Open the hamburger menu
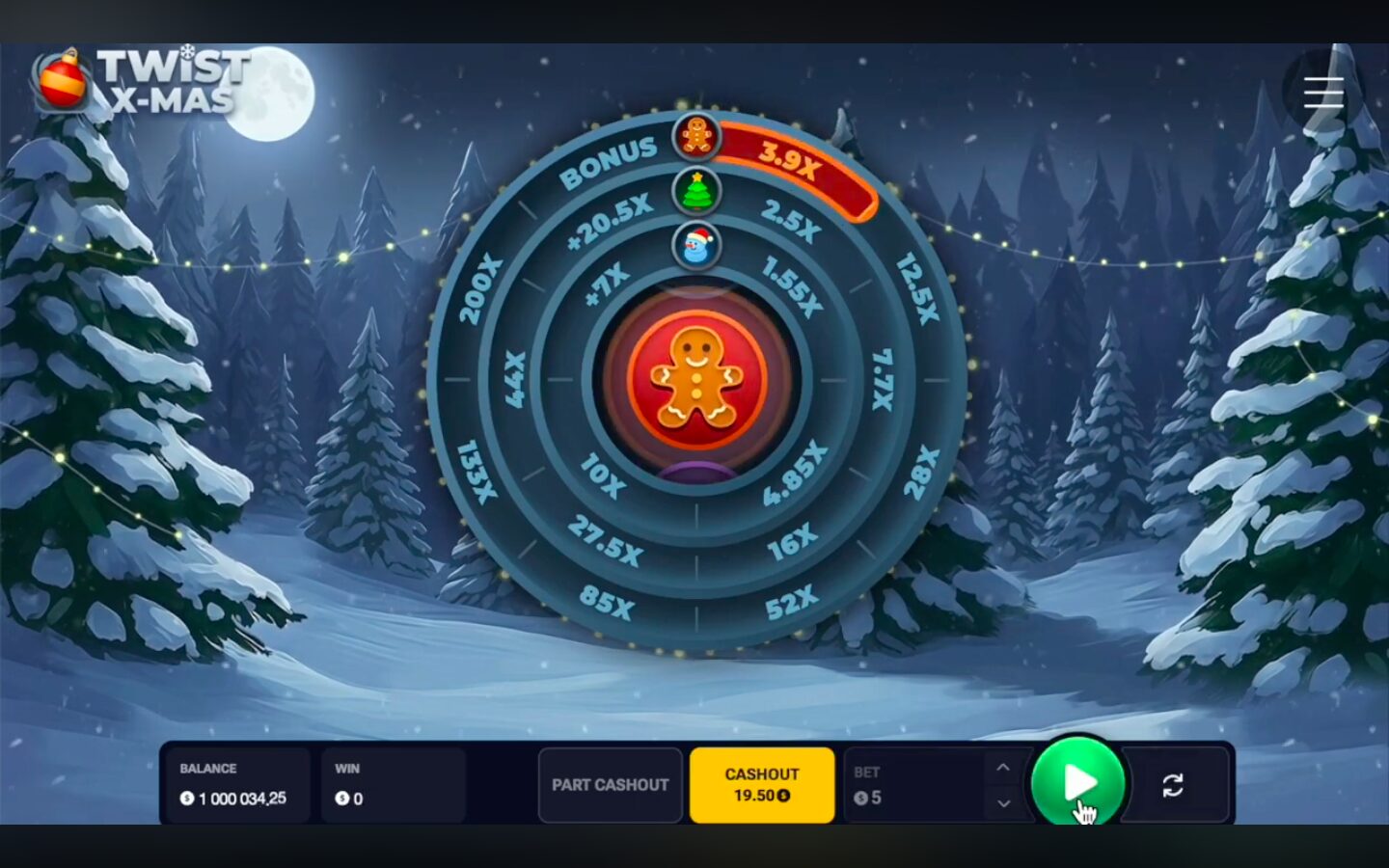Image resolution: width=1389 pixels, height=868 pixels. 1322,93
